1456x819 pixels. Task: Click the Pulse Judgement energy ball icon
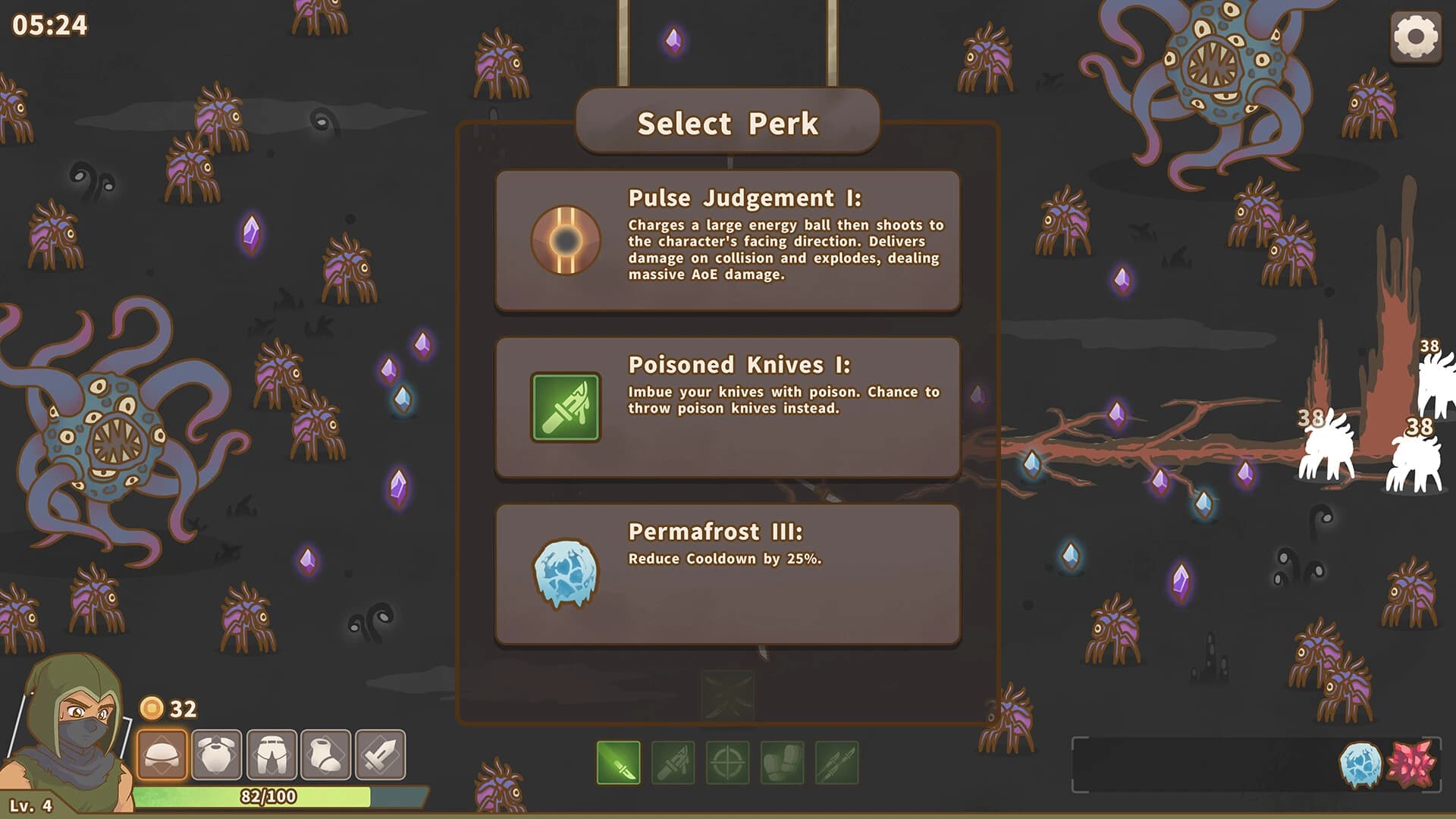pyautogui.click(x=564, y=240)
